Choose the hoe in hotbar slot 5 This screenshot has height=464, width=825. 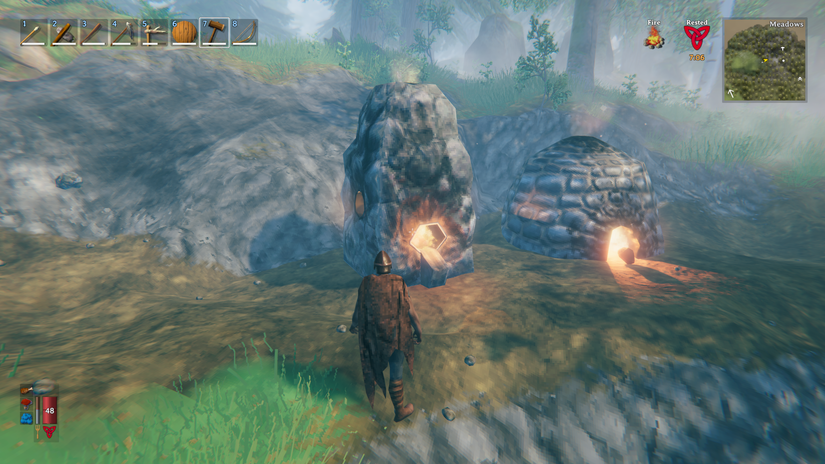154,33
